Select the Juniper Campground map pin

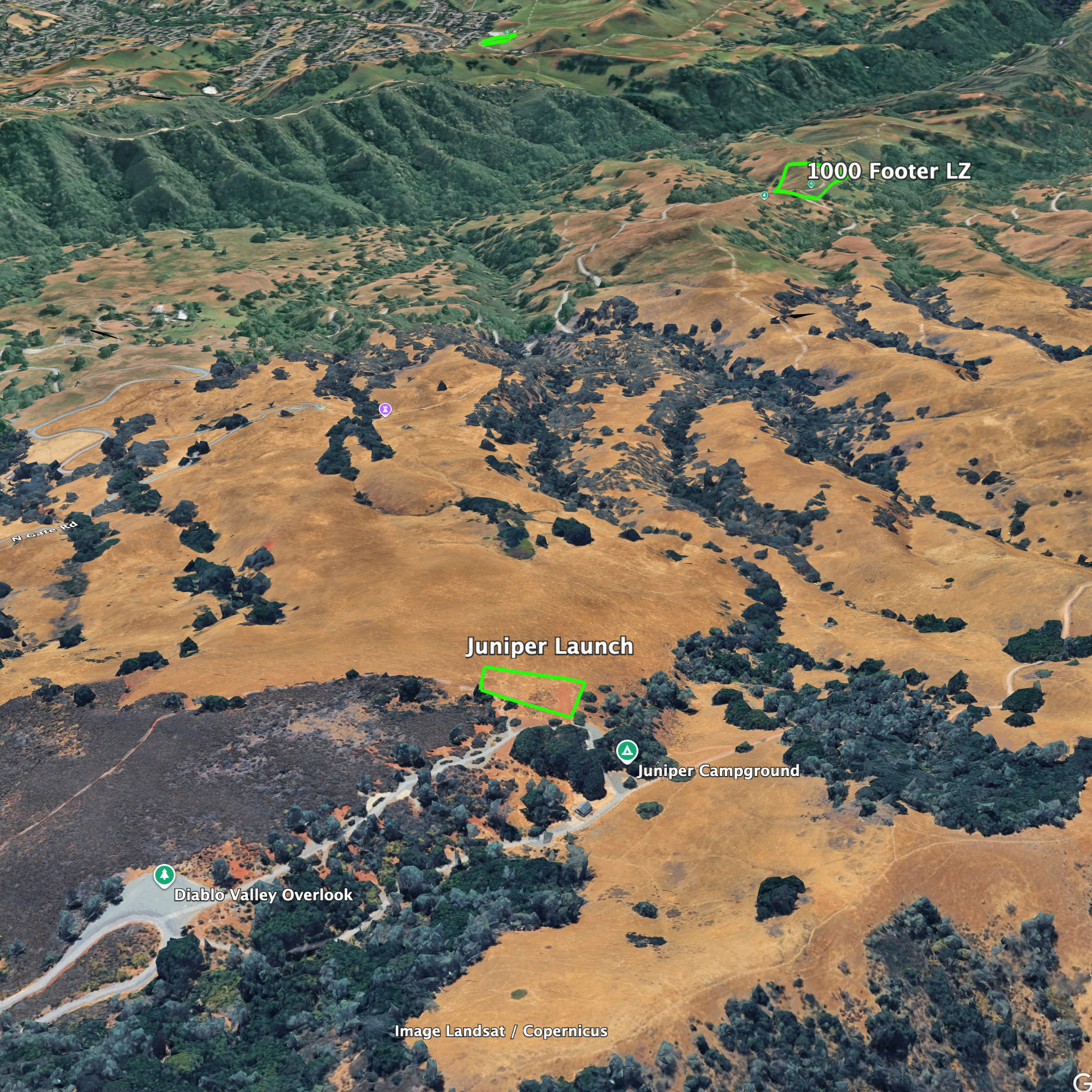pos(627,751)
